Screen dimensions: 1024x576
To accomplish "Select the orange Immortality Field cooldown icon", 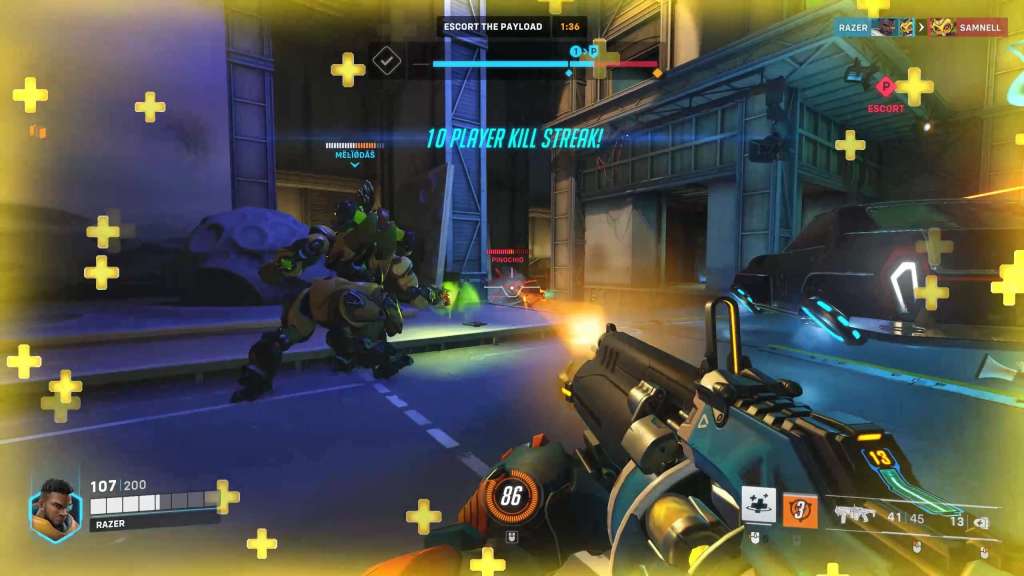I will coord(799,510).
